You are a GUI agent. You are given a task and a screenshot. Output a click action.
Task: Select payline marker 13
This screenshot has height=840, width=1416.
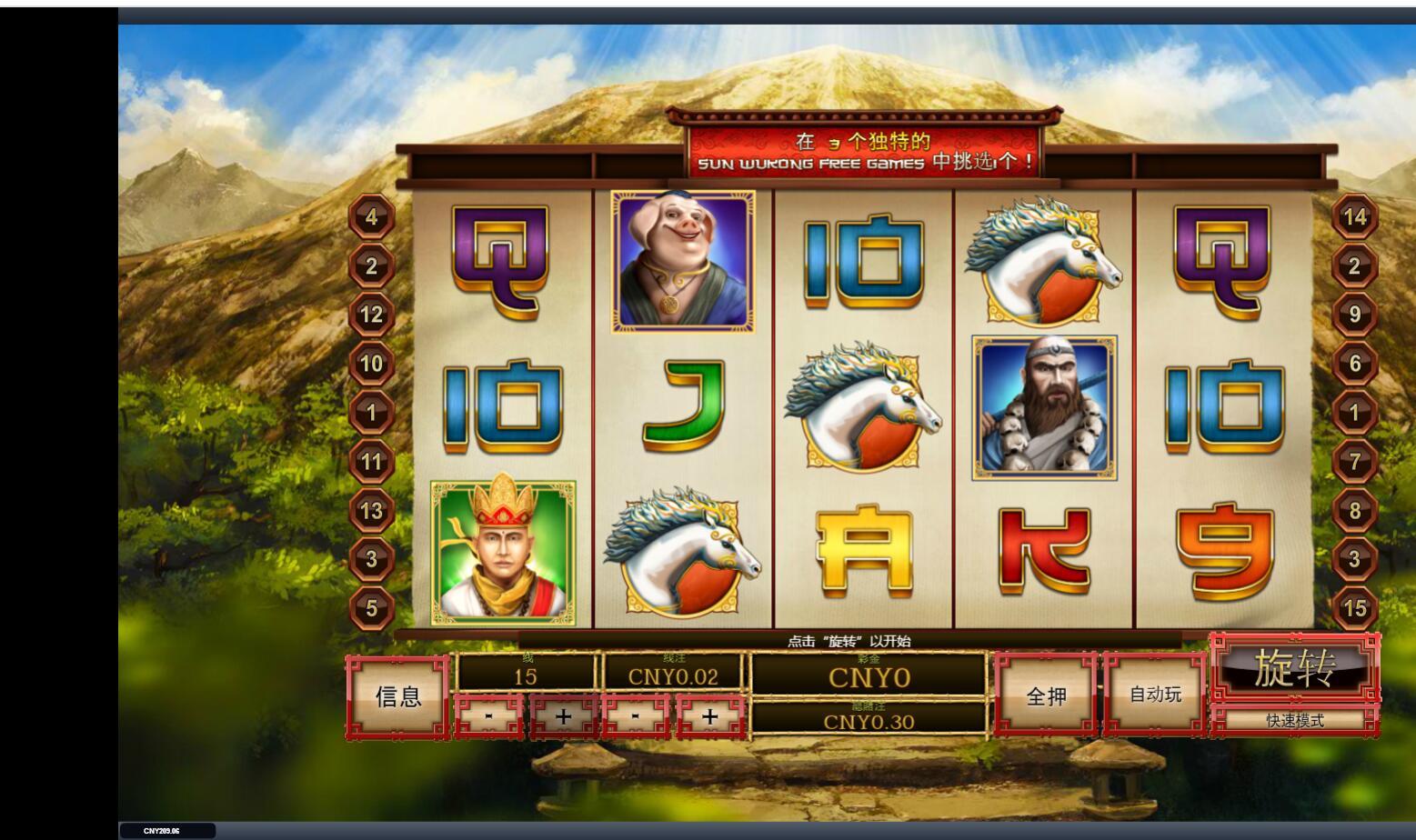pos(371,511)
